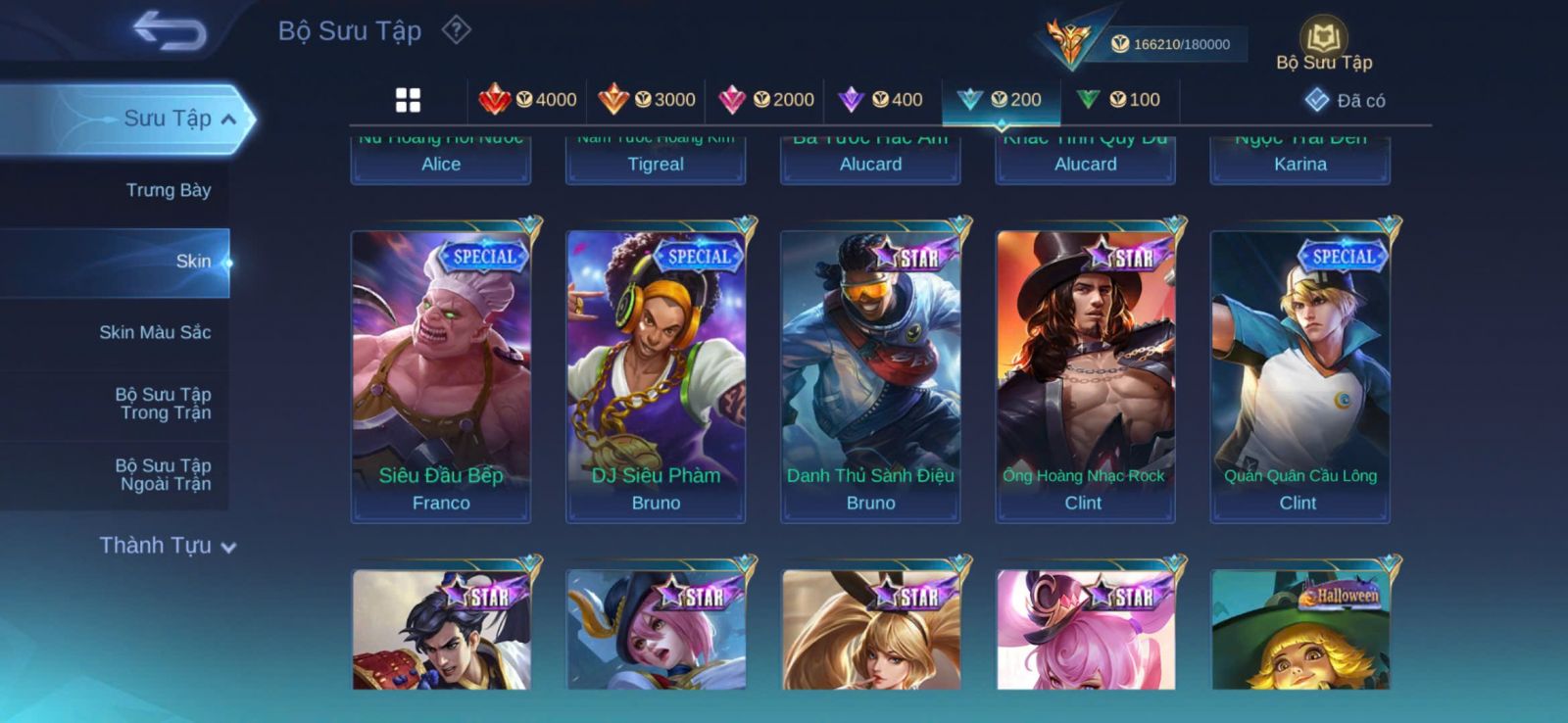The height and width of the screenshot is (723, 1568).
Task: Go back using the return arrow
Action: 171,29
